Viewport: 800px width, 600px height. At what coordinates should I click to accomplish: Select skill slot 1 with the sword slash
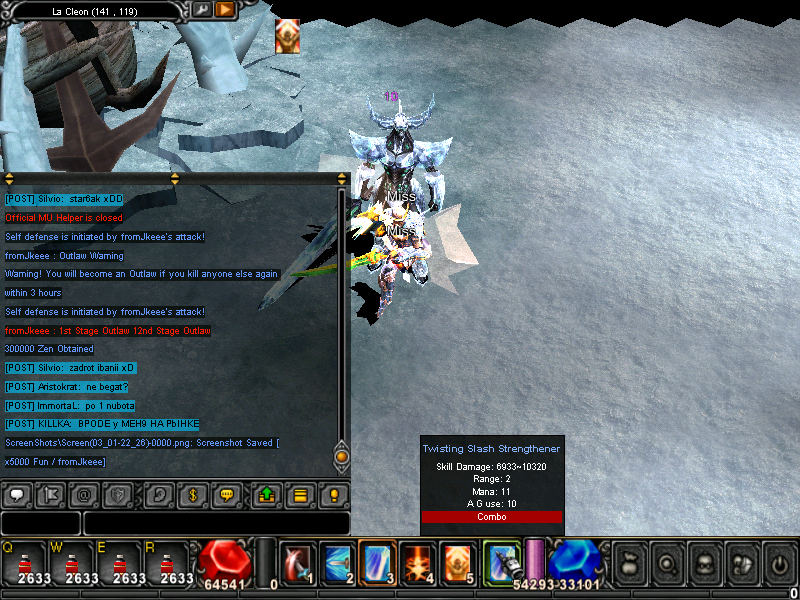[x=298, y=562]
